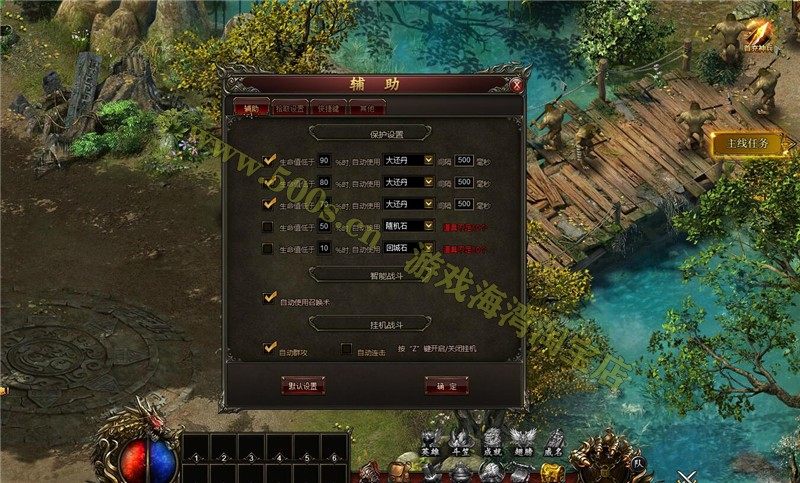Screen dimensions: 800x483
Task: Toggle 自动使用召唤术 checkbox
Action: pos(268,298)
